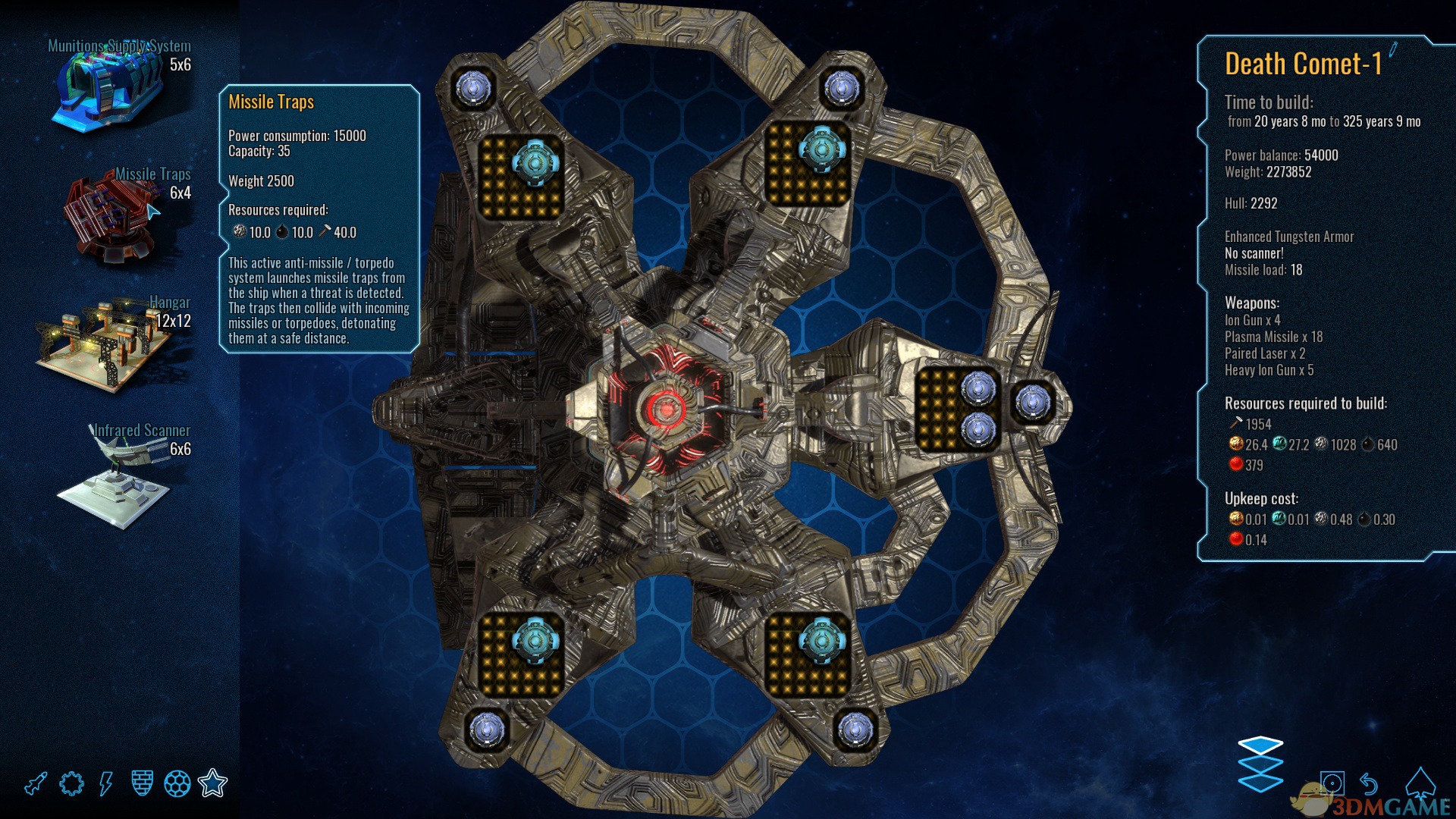Click the ship silhouette button

[x=1420, y=783]
